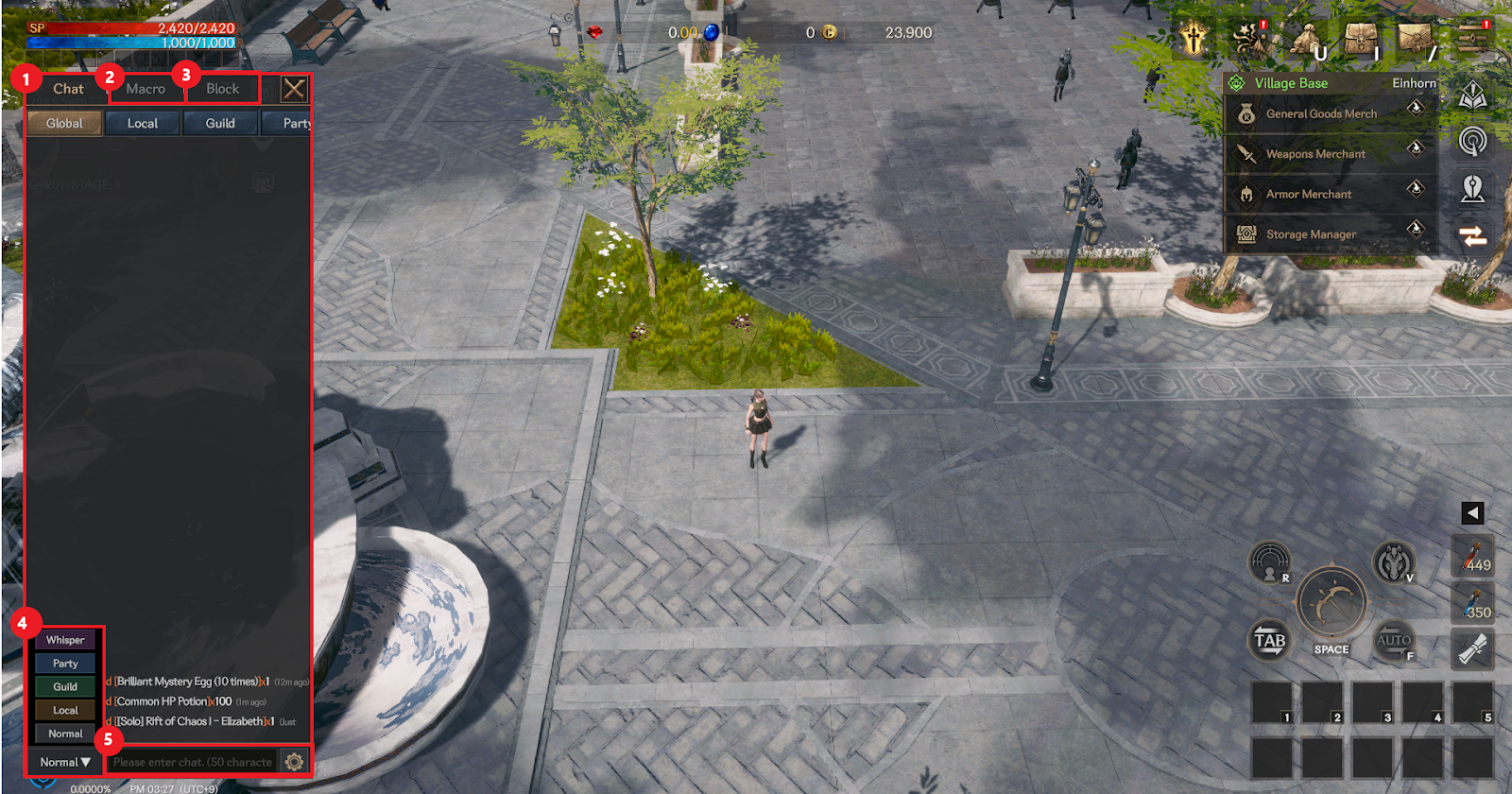Open the main menu bars icon
Image resolution: width=1512 pixels, height=794 pixels.
click(1472, 39)
